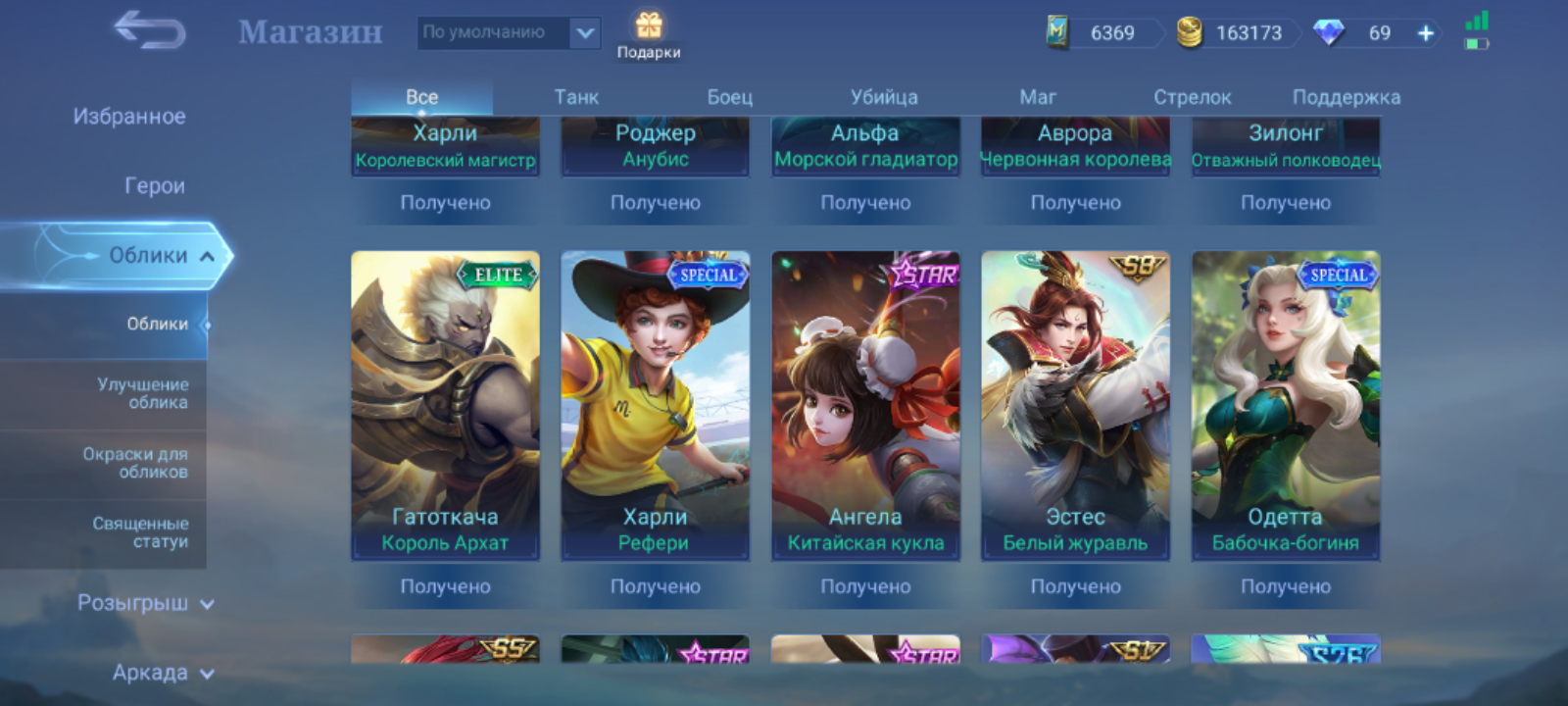Switch to the Боец tab
This screenshot has height=706, width=1568.
point(730,97)
